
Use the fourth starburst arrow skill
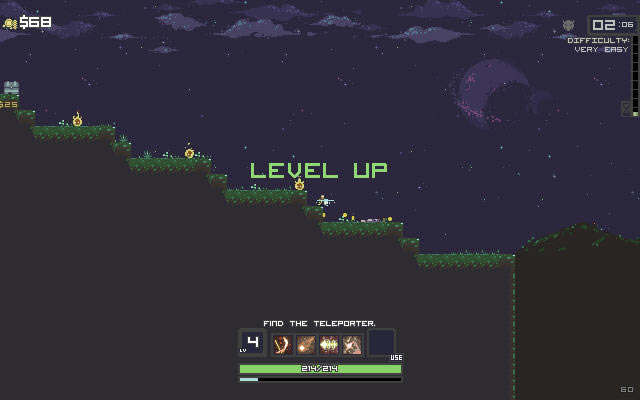coord(352,344)
